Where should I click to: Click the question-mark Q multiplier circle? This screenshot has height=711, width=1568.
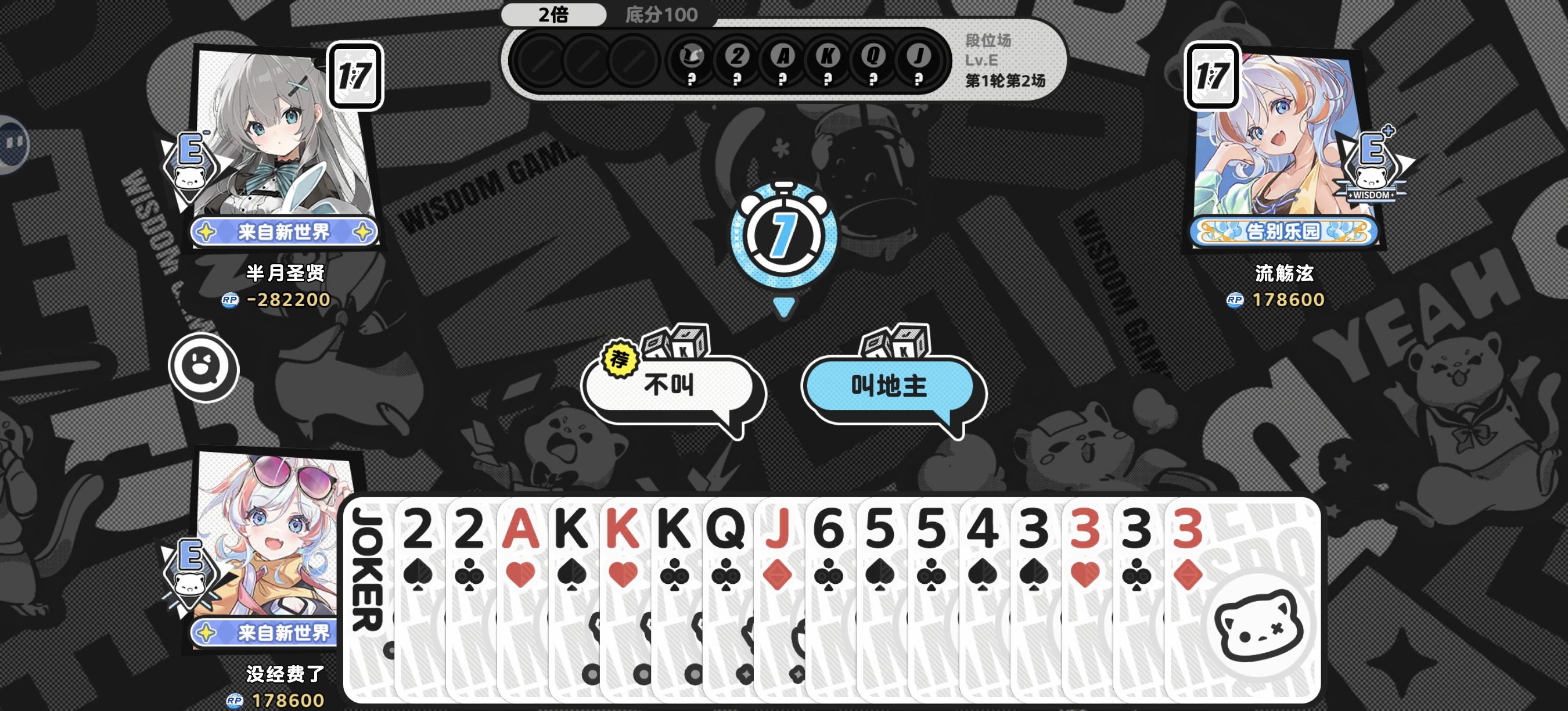tap(874, 60)
